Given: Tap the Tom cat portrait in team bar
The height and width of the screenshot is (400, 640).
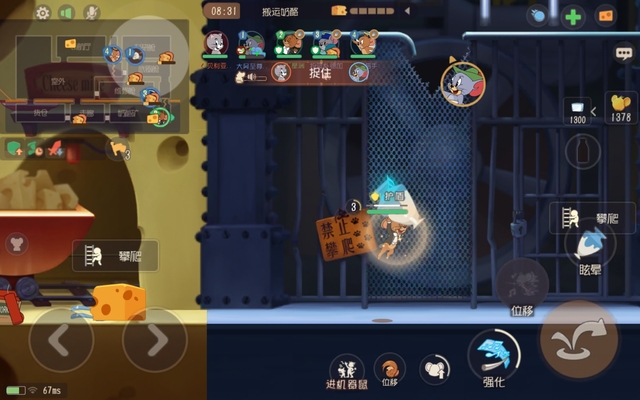Looking at the screenshot, I should click(214, 42).
